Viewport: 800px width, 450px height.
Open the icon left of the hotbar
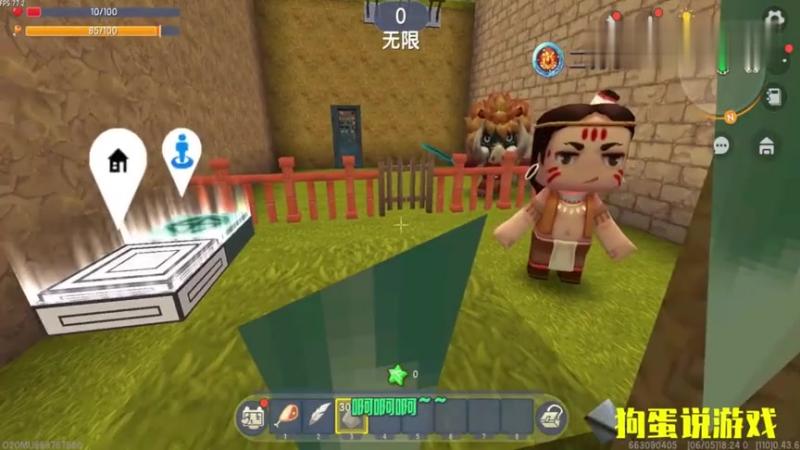click(x=252, y=415)
